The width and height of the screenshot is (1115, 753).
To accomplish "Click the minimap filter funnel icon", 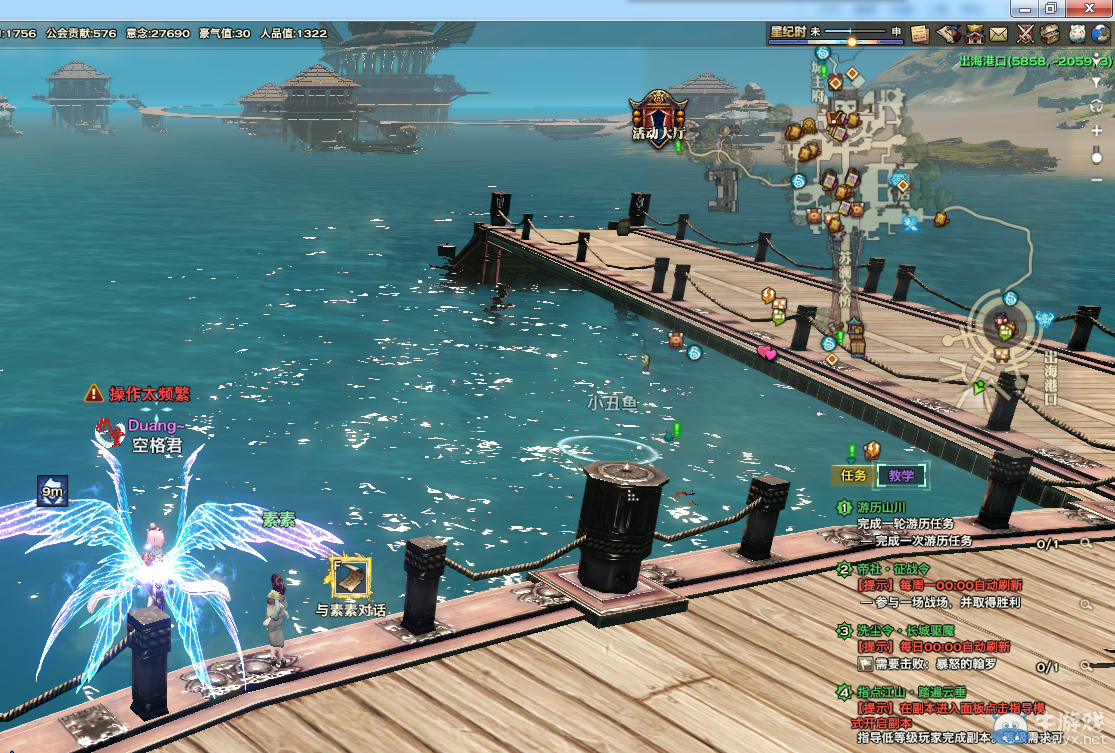I will point(1097,81).
